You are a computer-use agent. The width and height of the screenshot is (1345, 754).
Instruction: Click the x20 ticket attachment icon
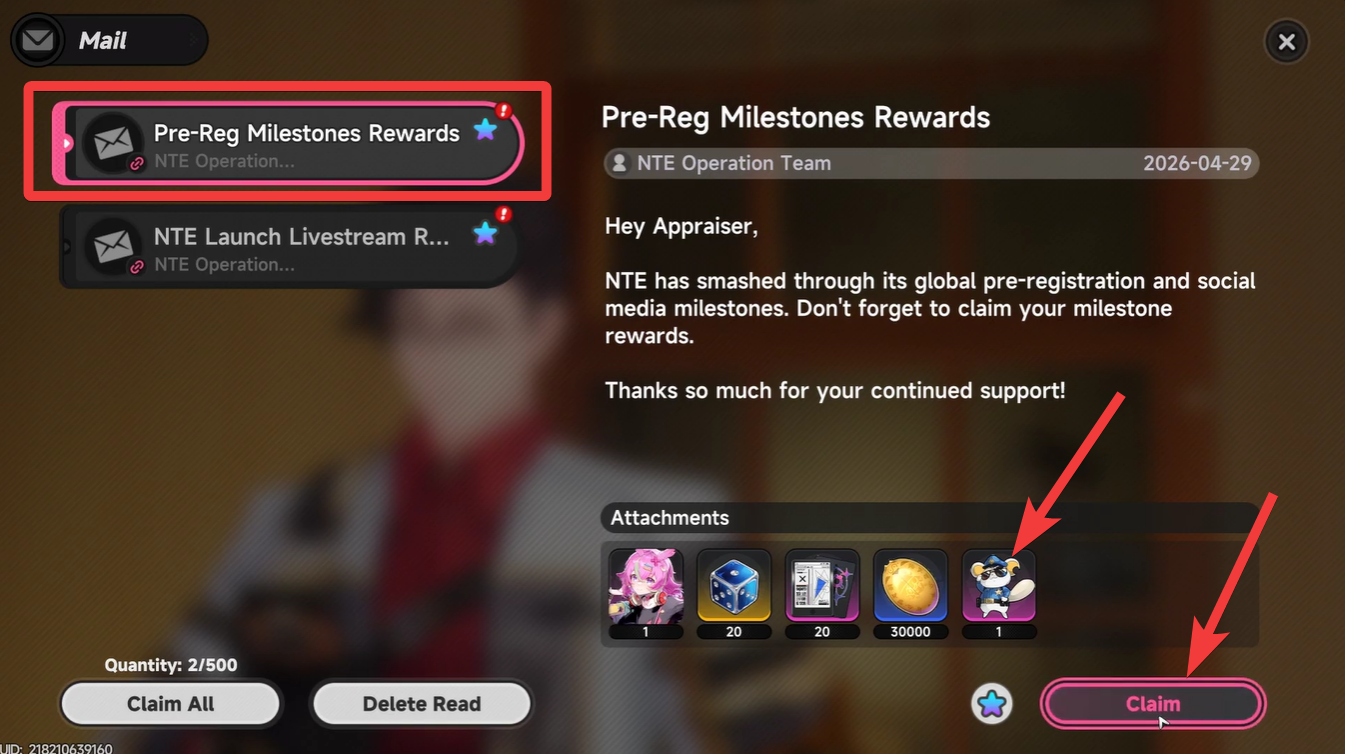coord(822,588)
